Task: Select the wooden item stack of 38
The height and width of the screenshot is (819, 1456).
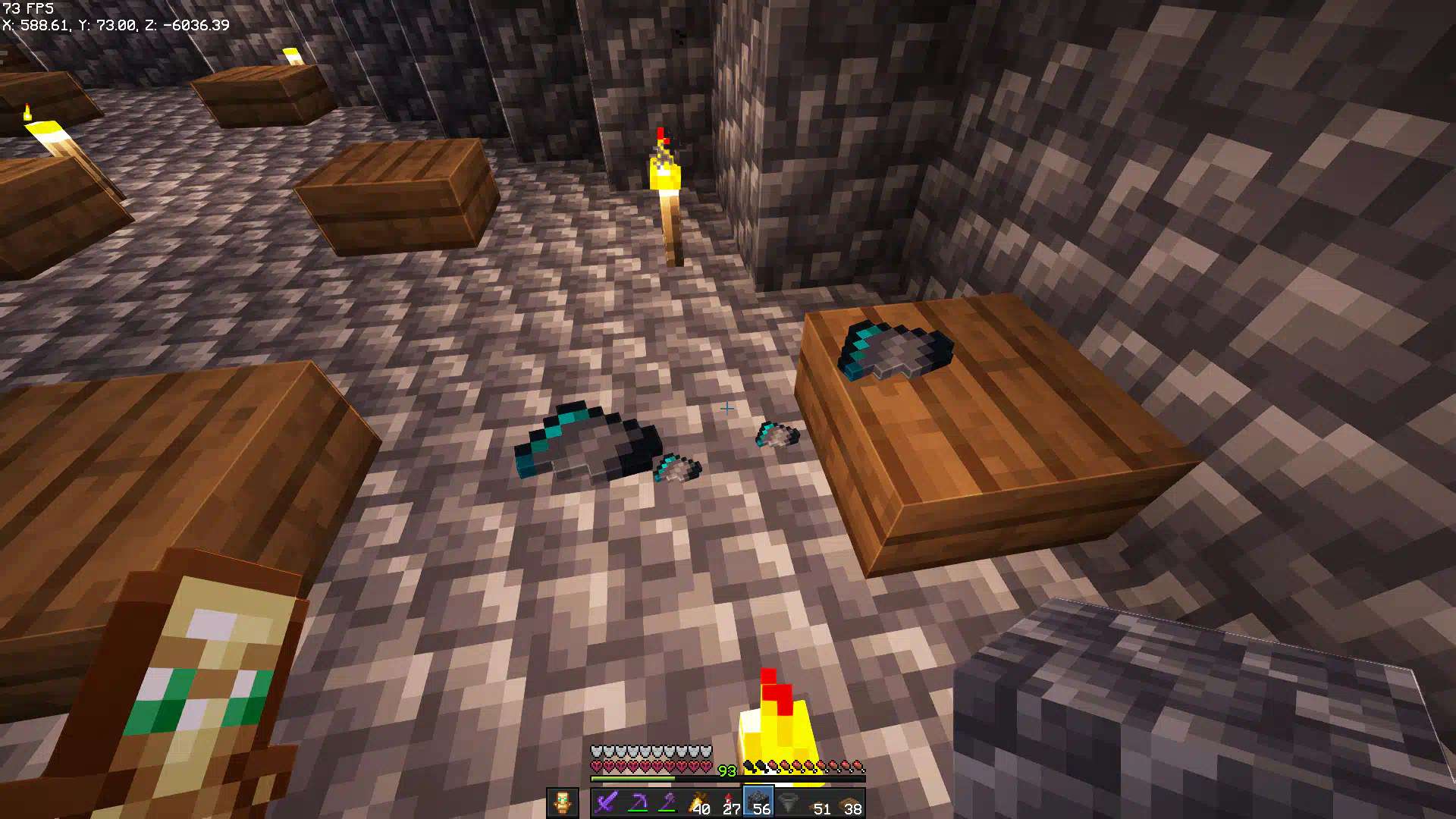Action: 850,802
